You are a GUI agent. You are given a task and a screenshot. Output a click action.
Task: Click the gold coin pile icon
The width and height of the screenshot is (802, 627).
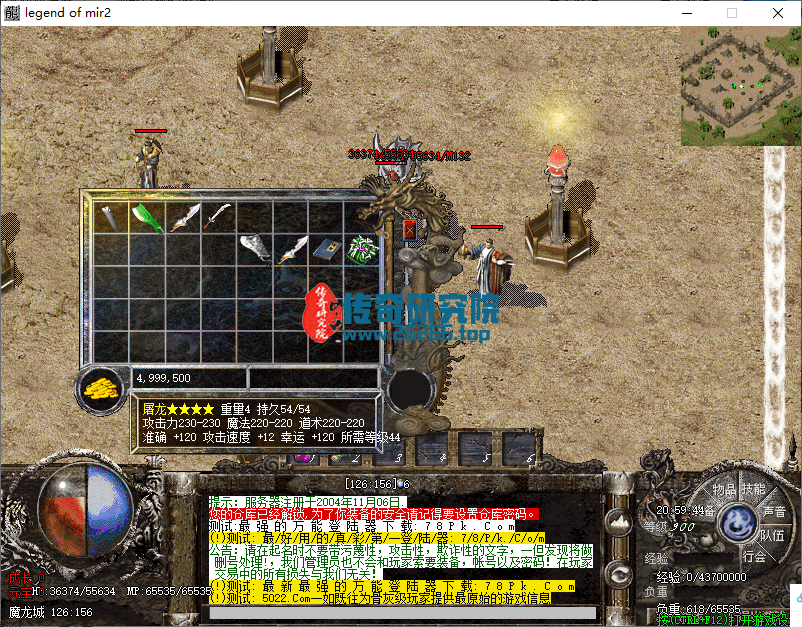[100, 387]
